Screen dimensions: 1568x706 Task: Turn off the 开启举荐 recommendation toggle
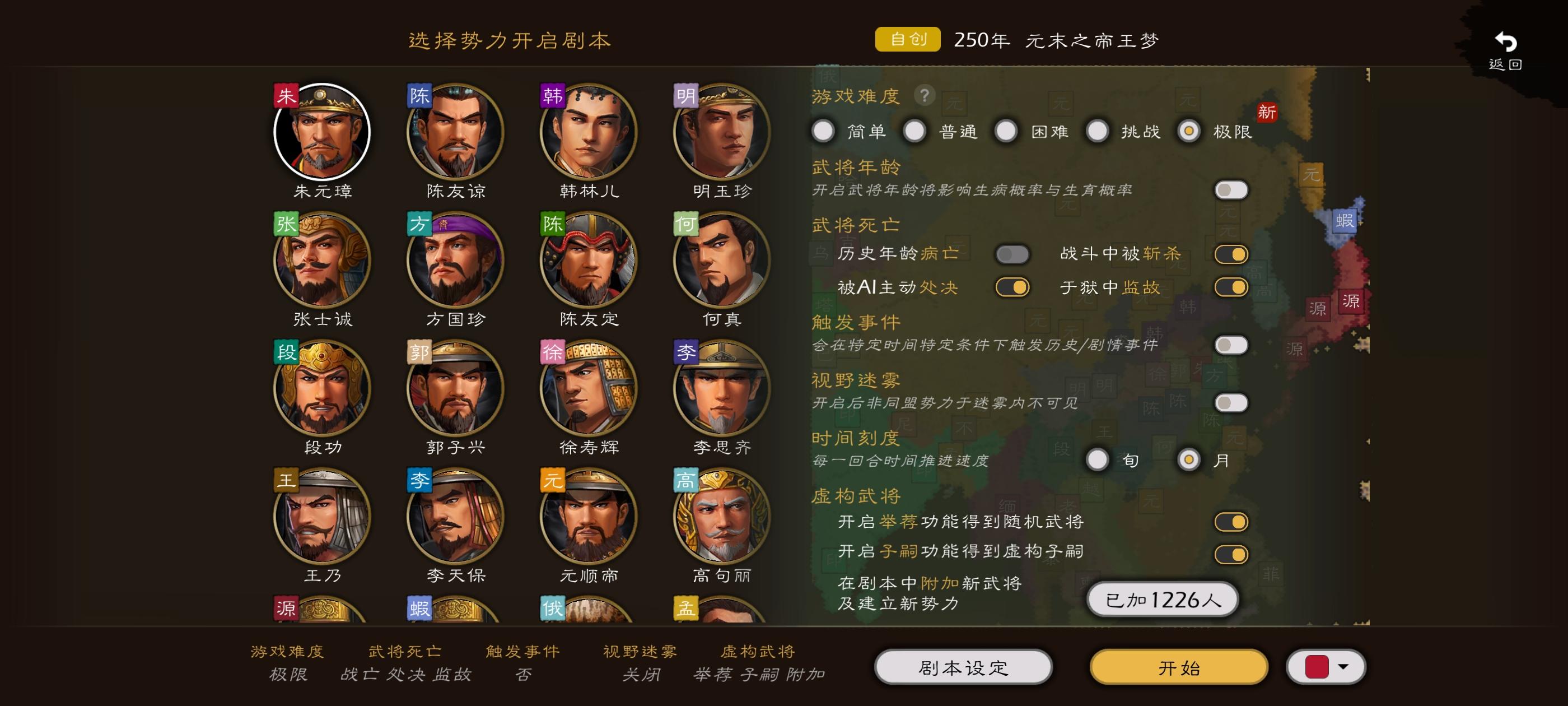(1230, 522)
